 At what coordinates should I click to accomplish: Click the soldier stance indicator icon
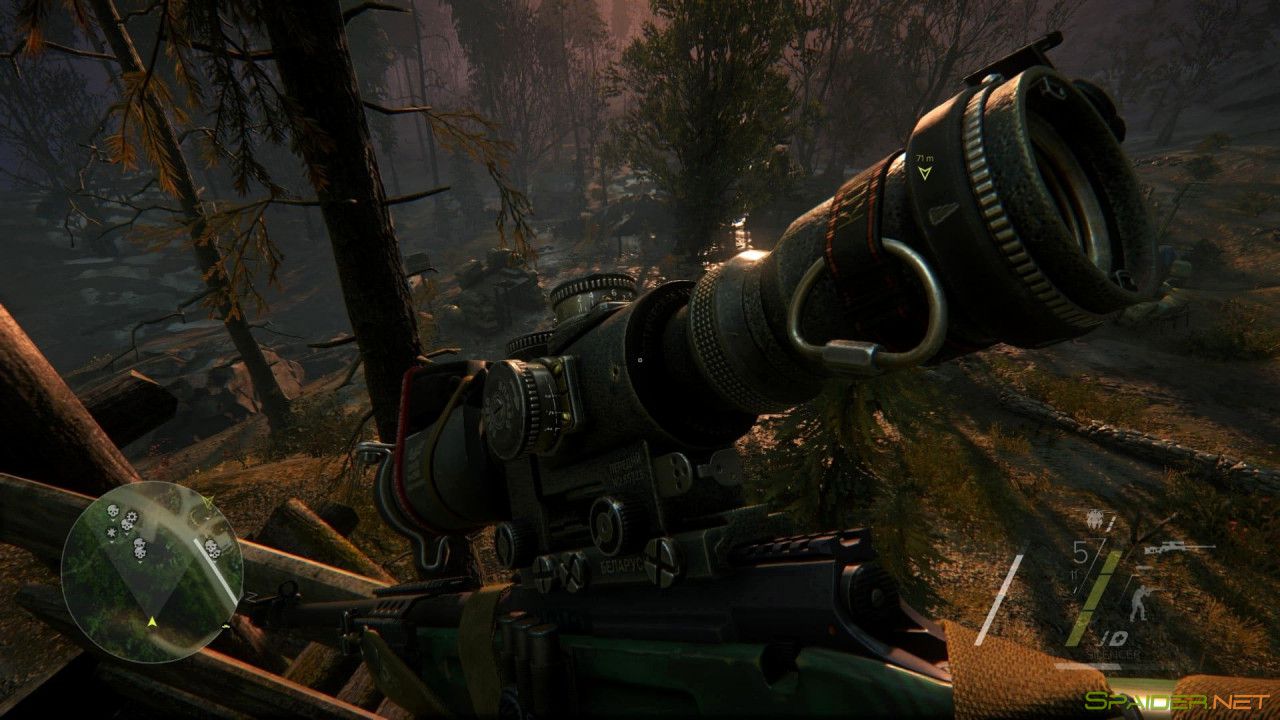[1138, 603]
